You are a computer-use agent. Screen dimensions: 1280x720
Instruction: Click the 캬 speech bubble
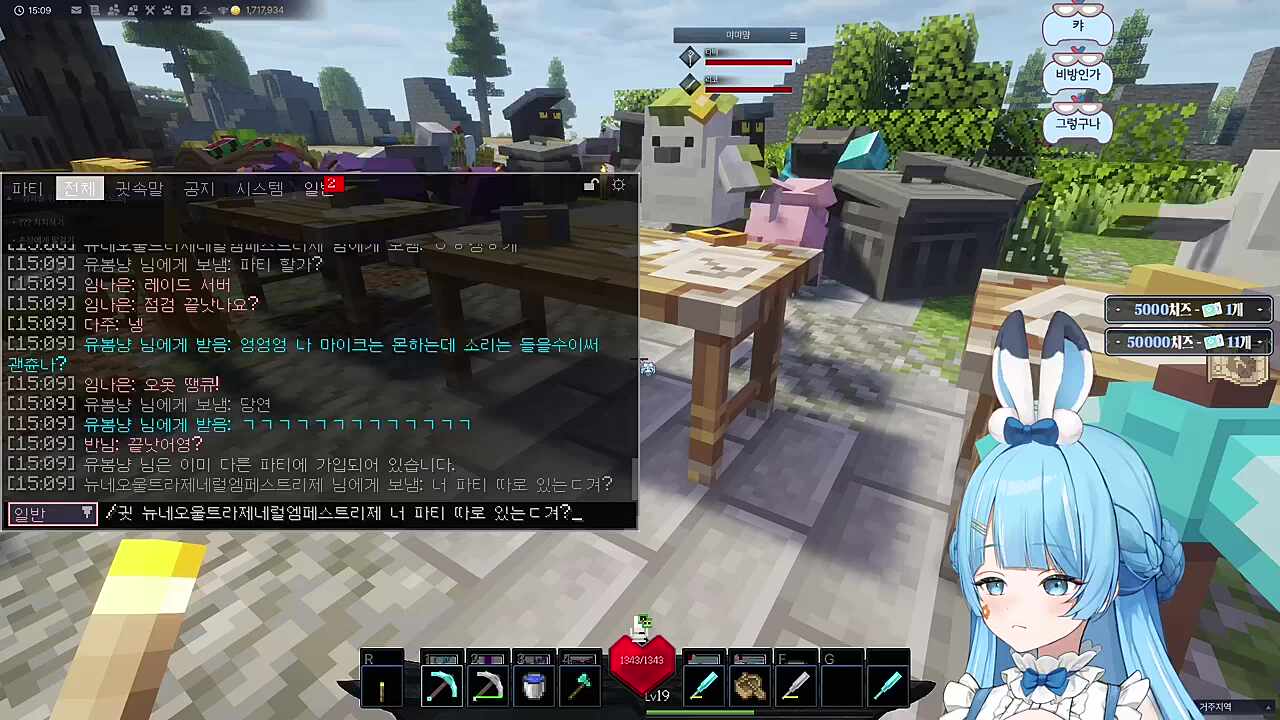(1078, 27)
